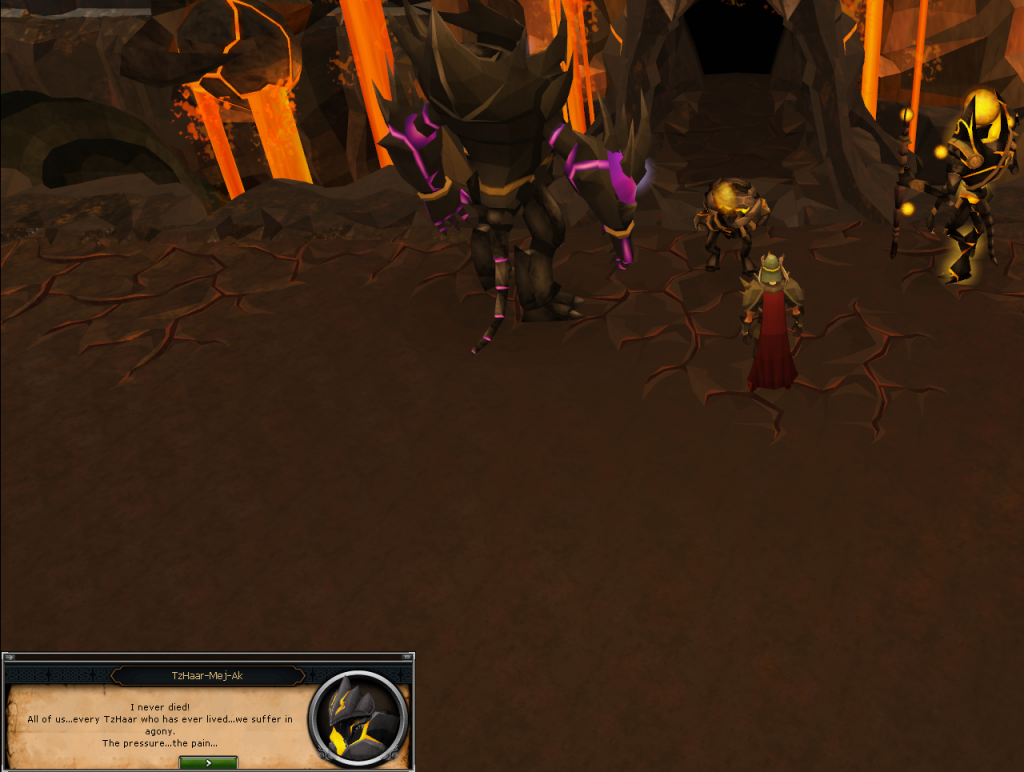
Task: Continue the TzHaar-Mej-Ak dialogue with green arrow
Action: [x=208, y=763]
